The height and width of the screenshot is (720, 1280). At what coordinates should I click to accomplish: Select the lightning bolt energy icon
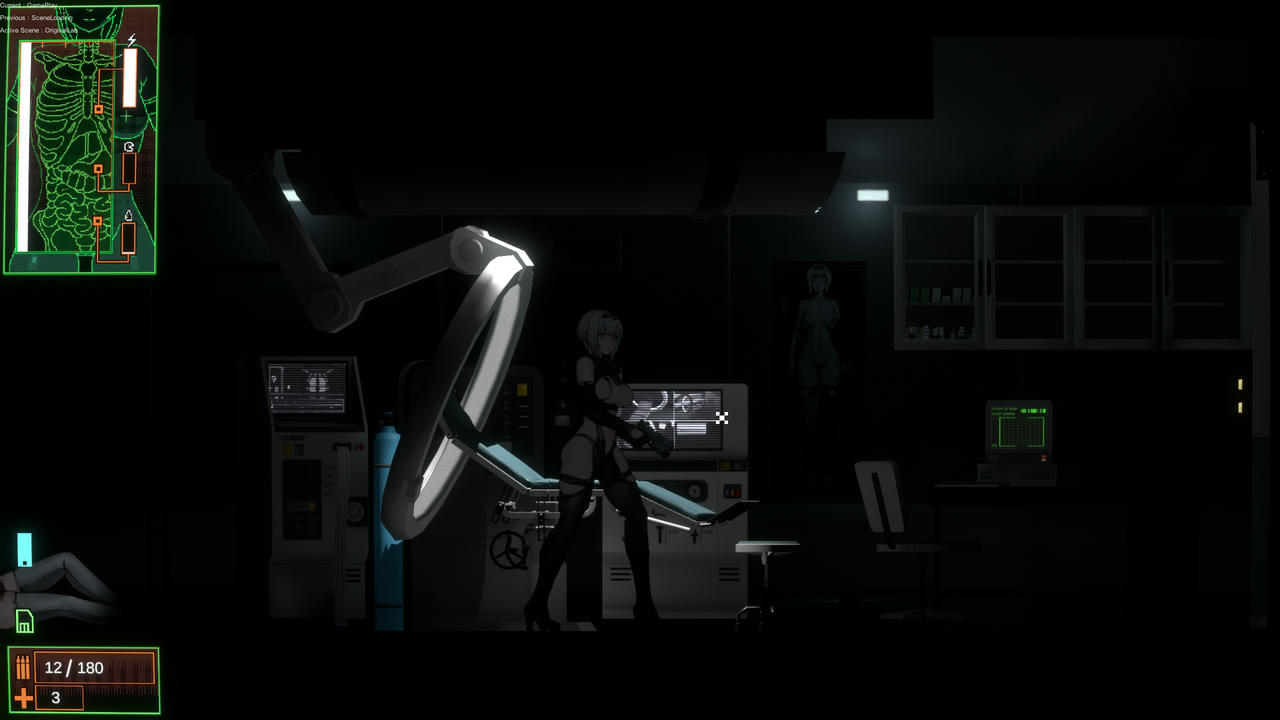click(x=131, y=41)
